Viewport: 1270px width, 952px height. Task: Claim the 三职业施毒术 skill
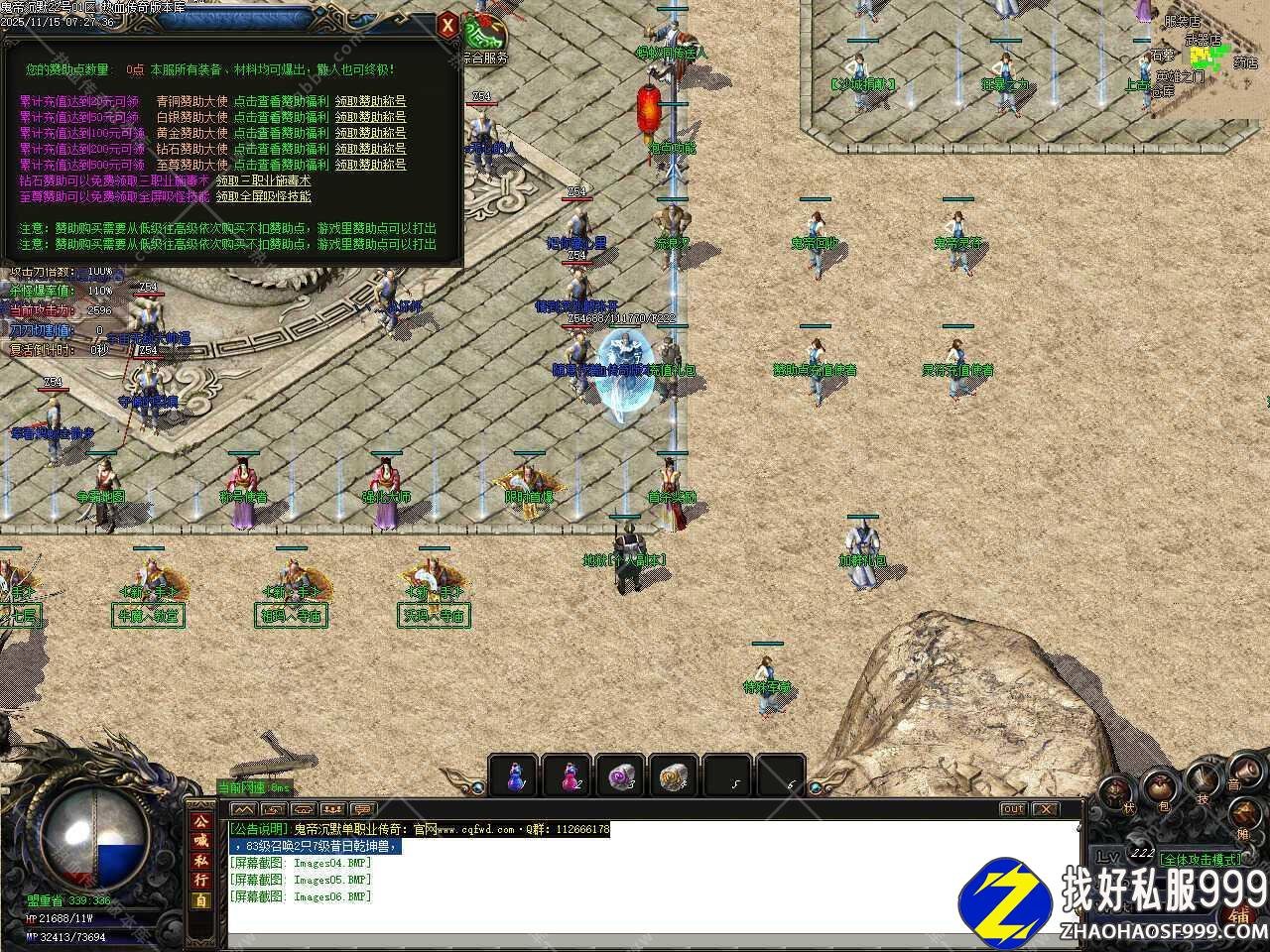pyautogui.click(x=264, y=180)
